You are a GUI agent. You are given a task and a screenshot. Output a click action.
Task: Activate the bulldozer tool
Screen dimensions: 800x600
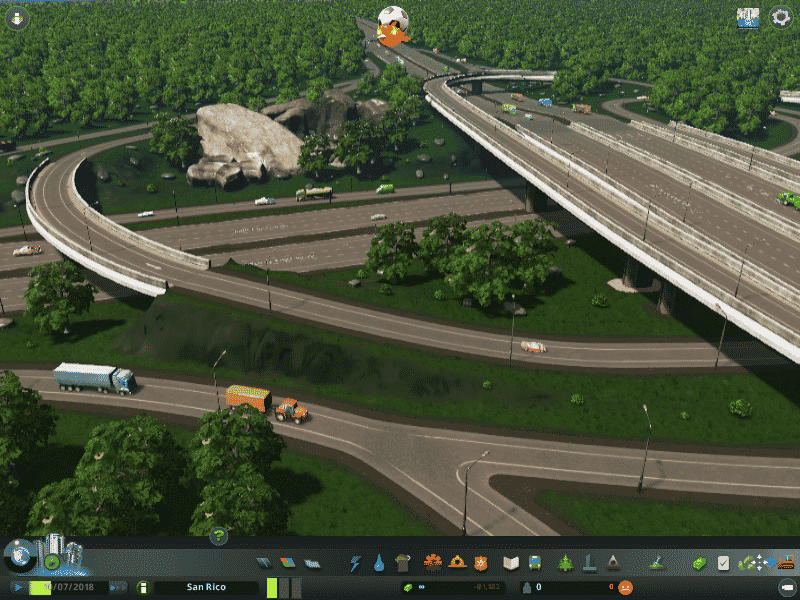point(786,563)
